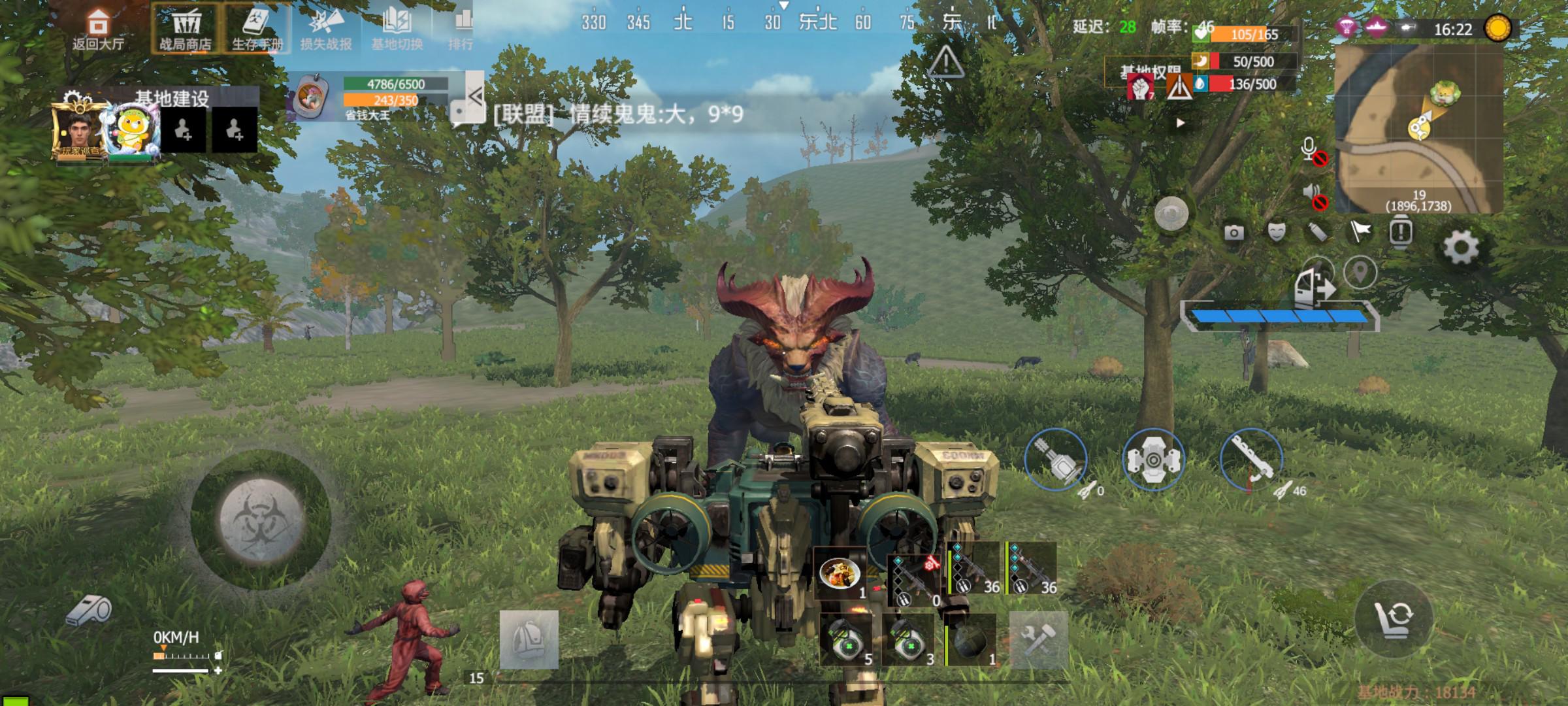Take a screenshot with the camera icon
This screenshot has height=706, width=1568.
click(1233, 232)
